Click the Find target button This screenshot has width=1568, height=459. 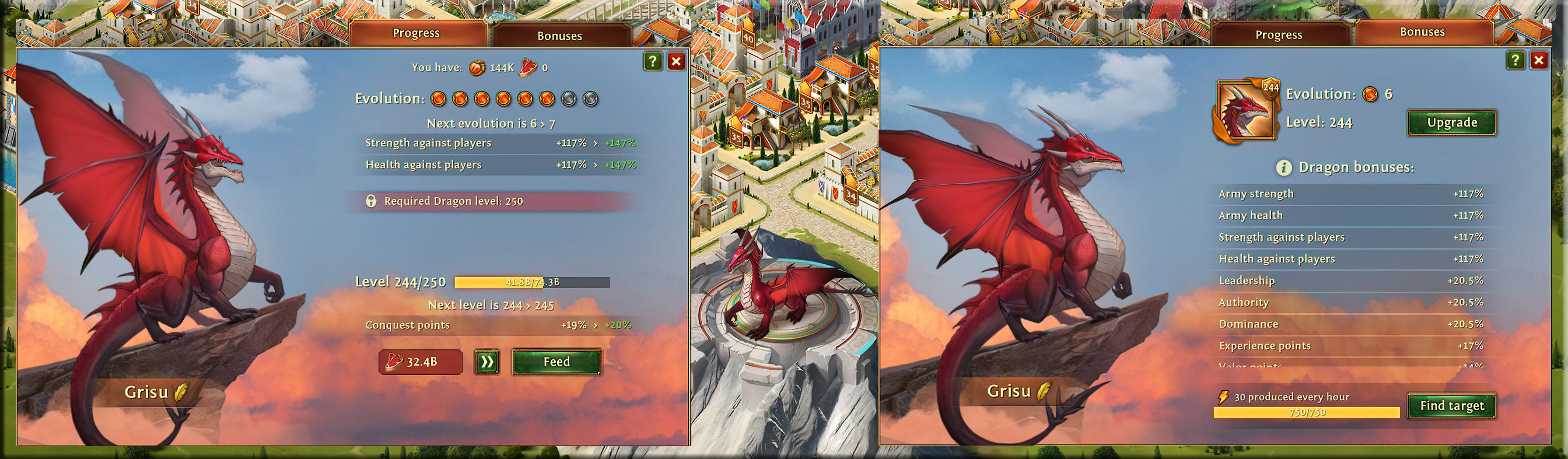click(x=1452, y=406)
